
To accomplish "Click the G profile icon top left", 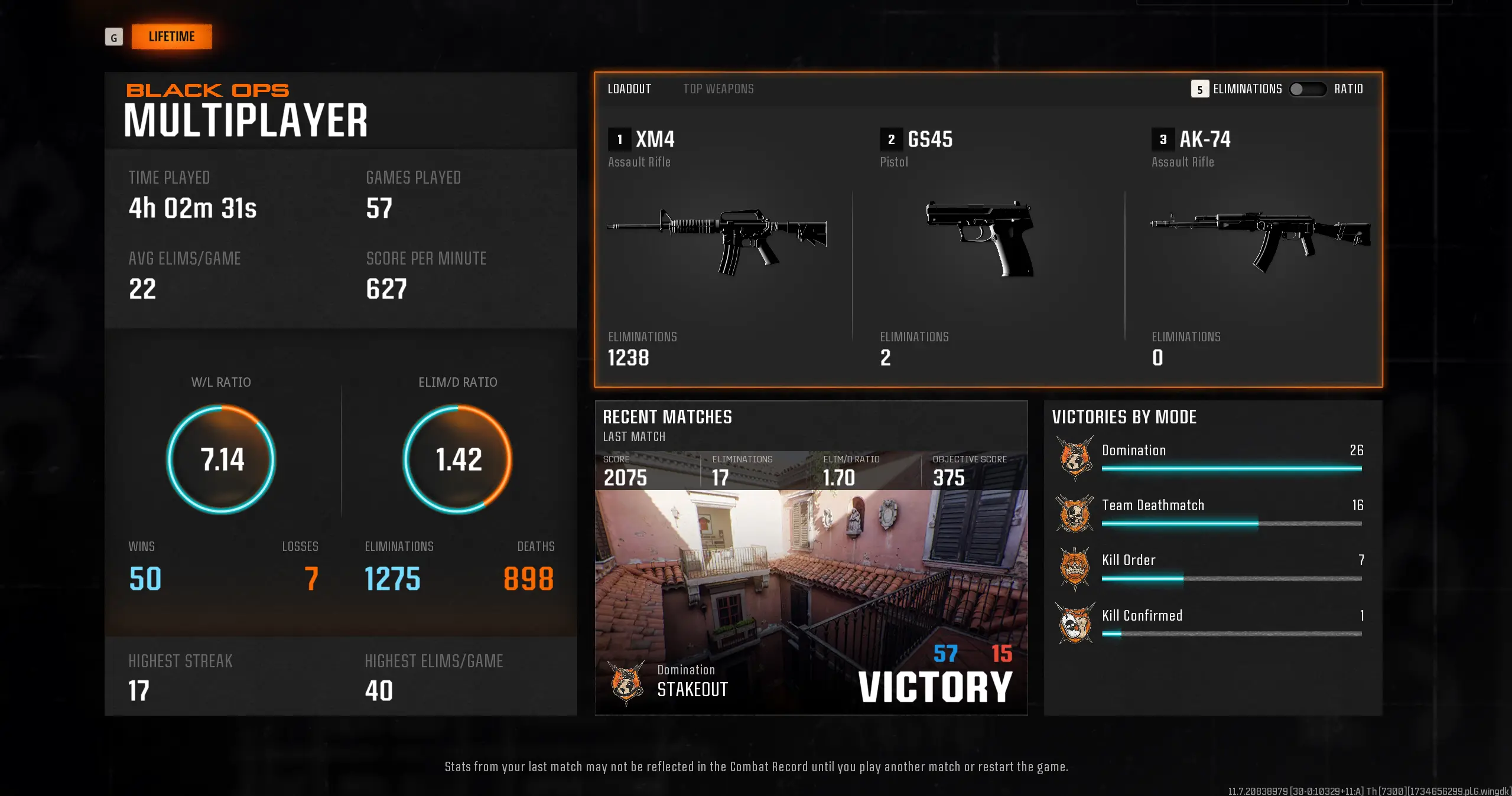I will coord(114,37).
